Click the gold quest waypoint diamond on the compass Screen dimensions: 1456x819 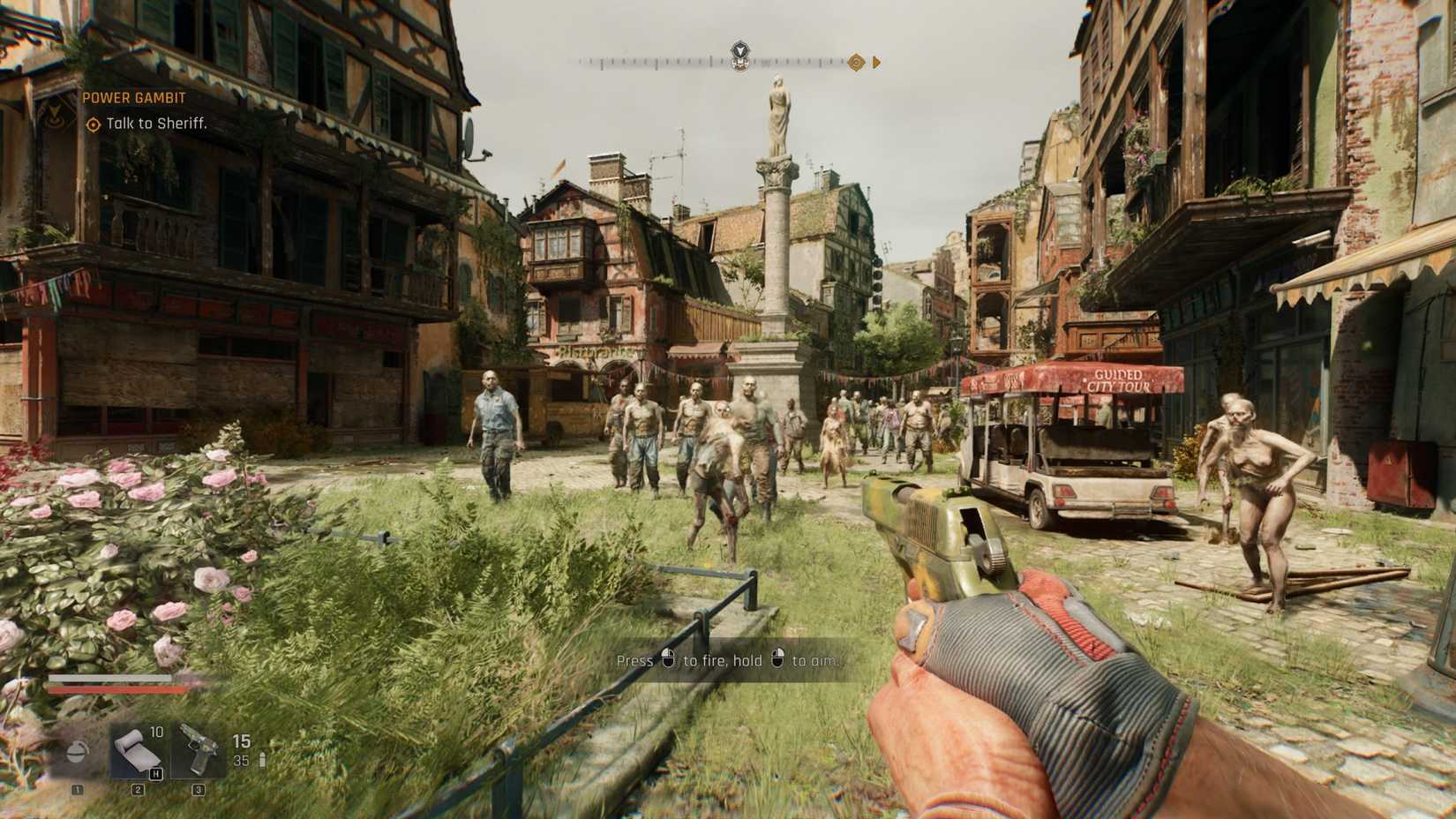pos(856,63)
